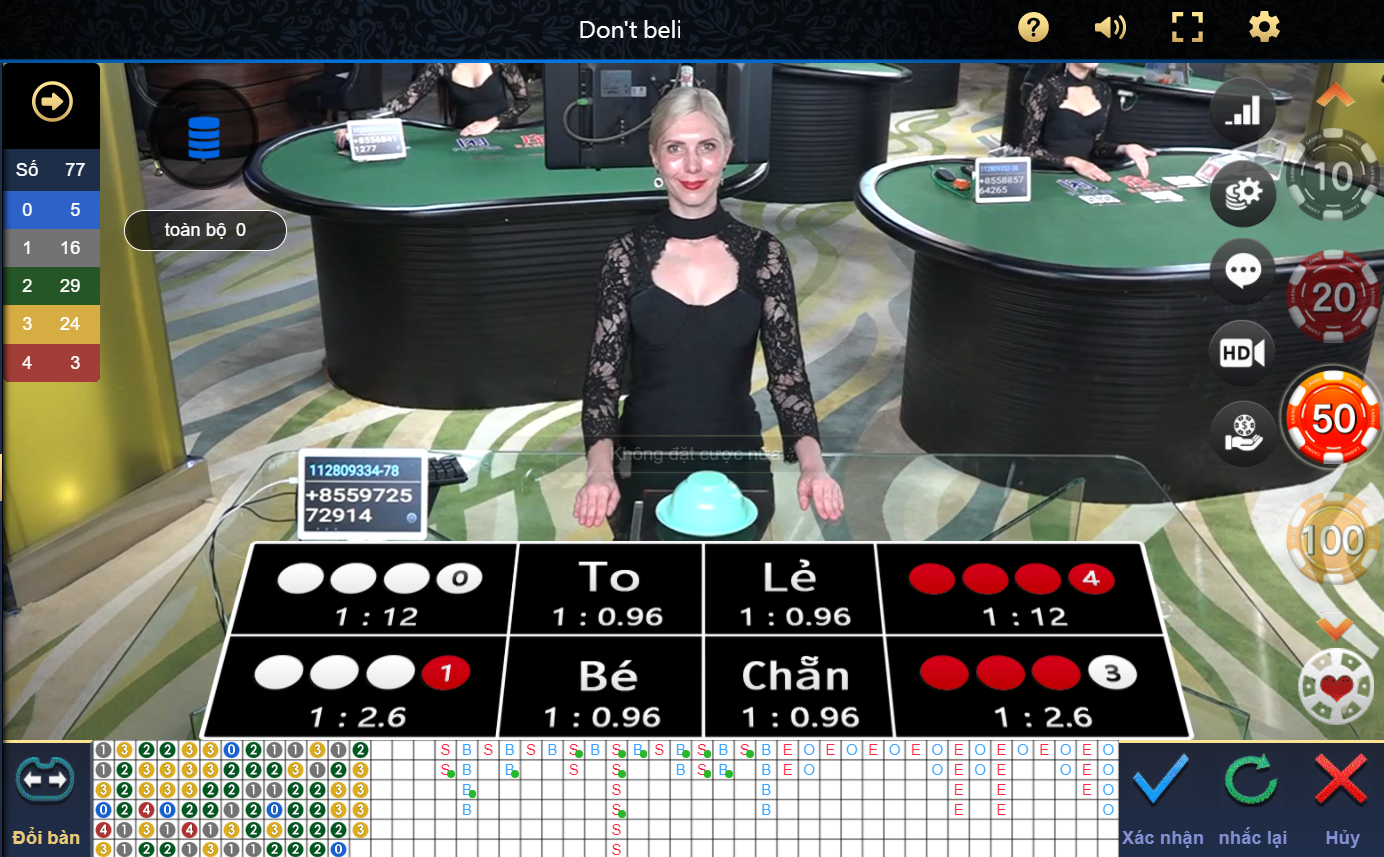Show the signal strength indicator
This screenshot has height=857, width=1384.
coord(1243,110)
